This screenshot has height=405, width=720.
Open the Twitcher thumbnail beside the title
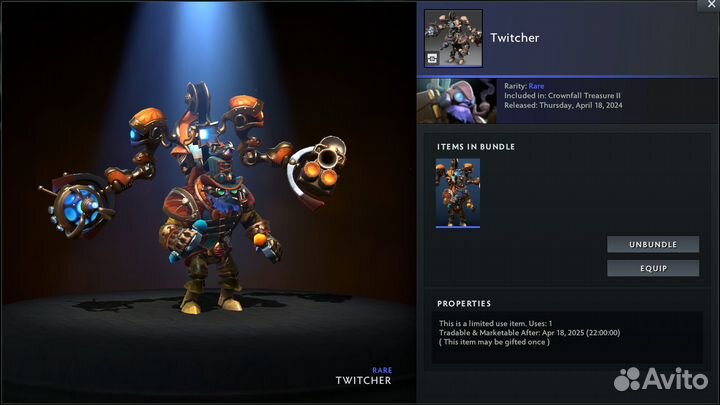pyautogui.click(x=453, y=38)
